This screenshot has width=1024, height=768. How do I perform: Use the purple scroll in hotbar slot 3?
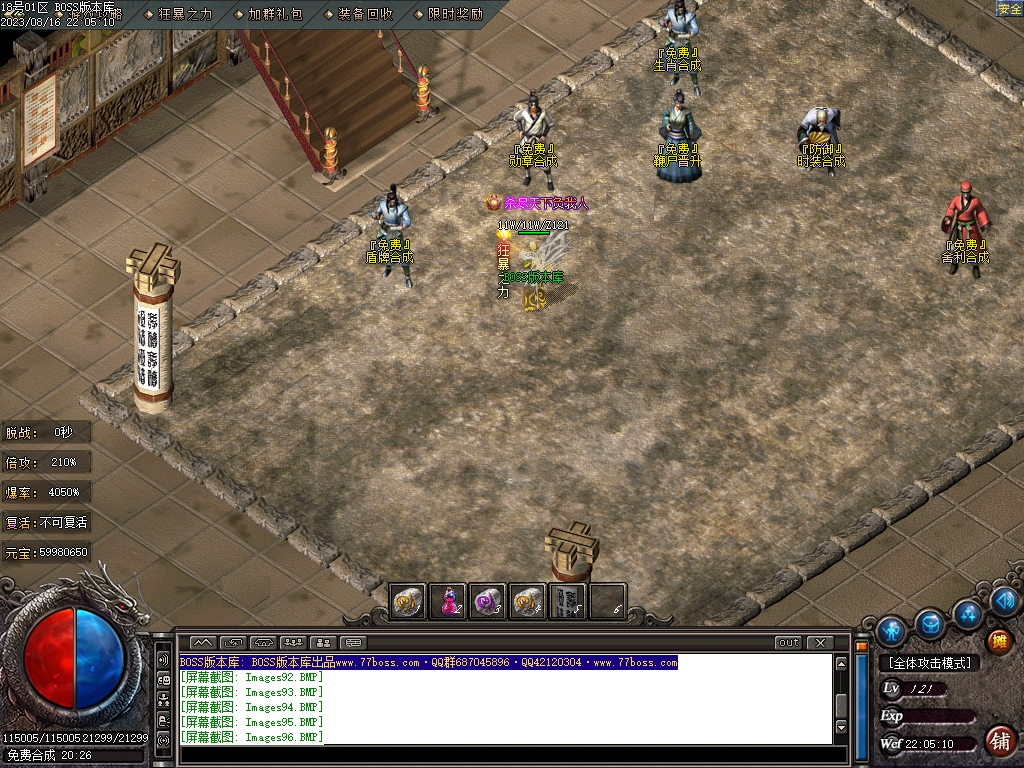click(x=488, y=602)
